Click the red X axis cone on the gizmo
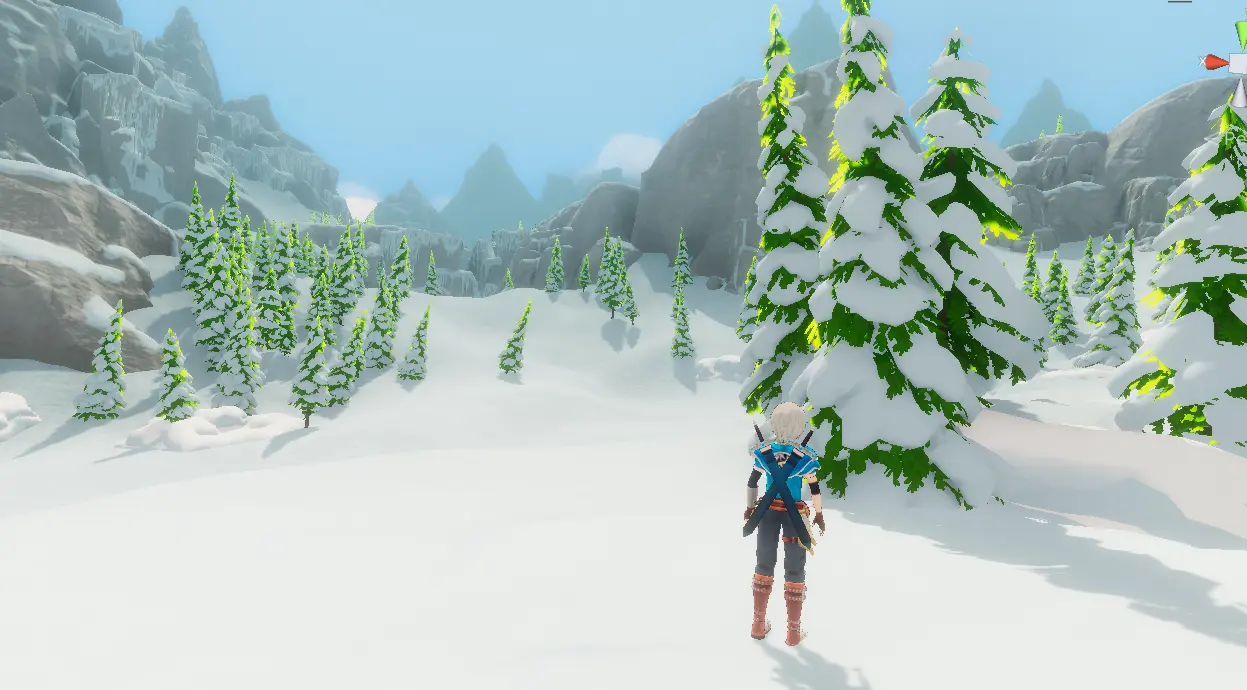The width and height of the screenshot is (1247, 690). point(1216,62)
